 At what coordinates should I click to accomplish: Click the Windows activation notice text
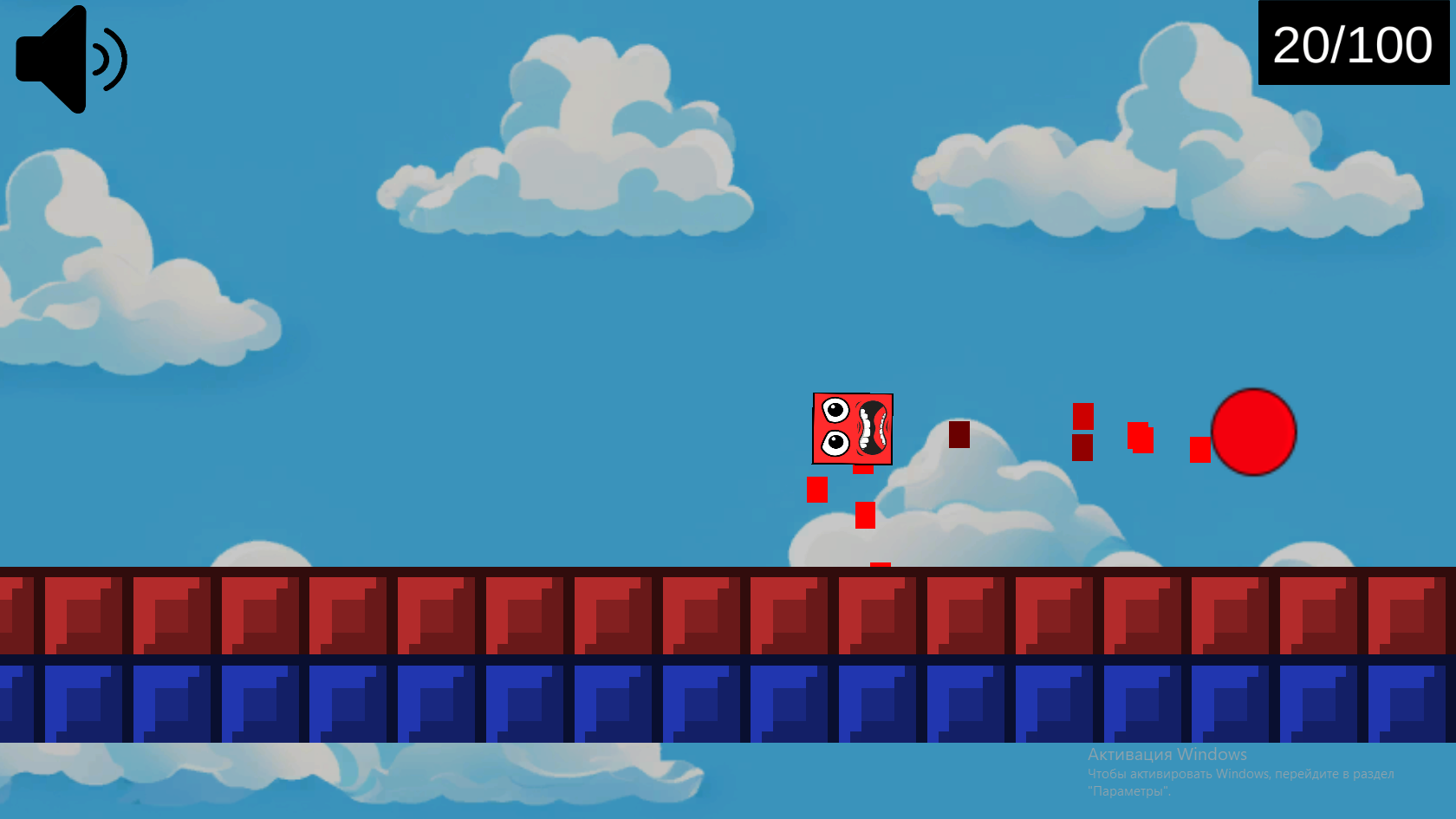pyautogui.click(x=1167, y=755)
